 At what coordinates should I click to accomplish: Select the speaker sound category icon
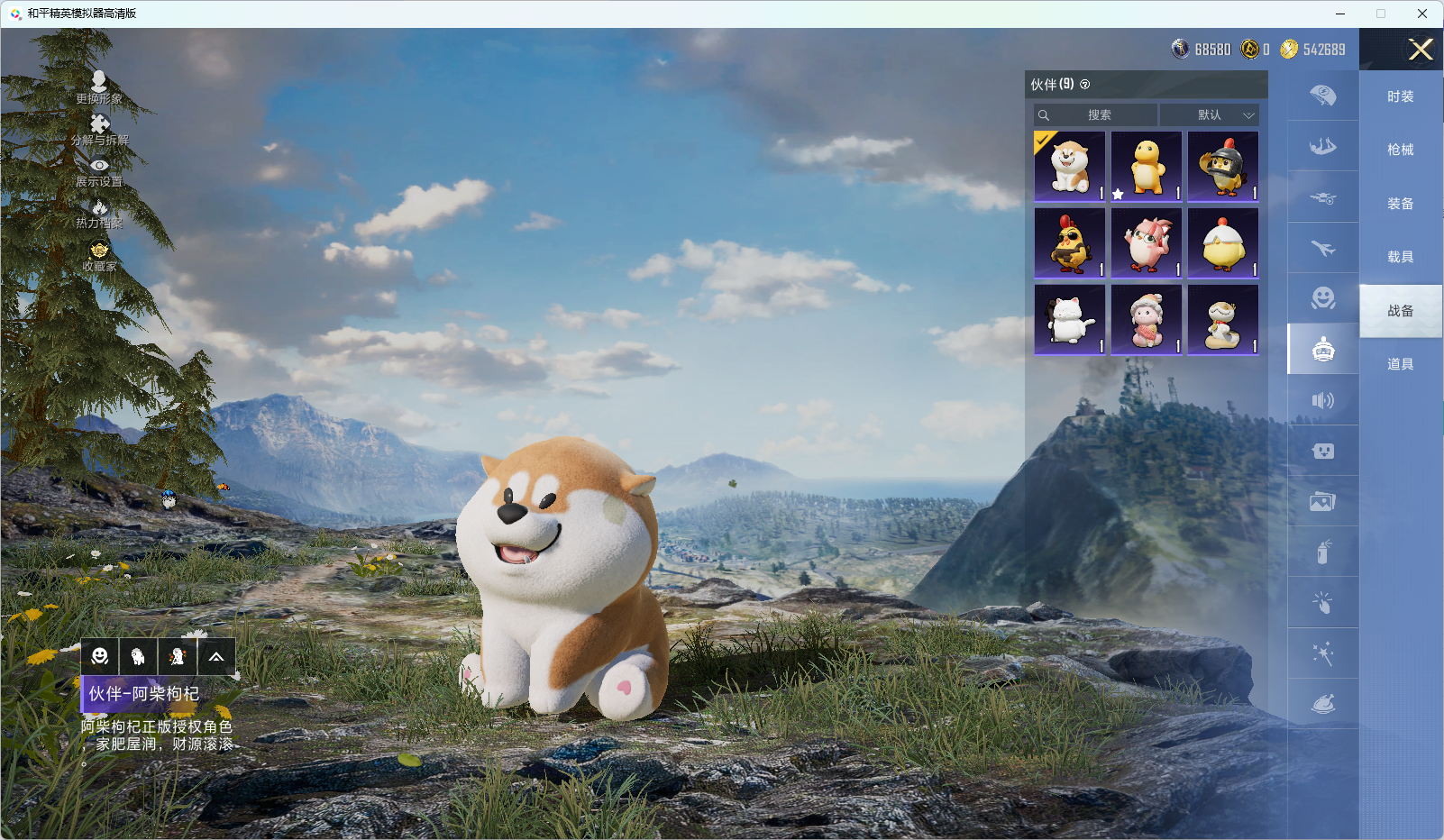[x=1322, y=400]
